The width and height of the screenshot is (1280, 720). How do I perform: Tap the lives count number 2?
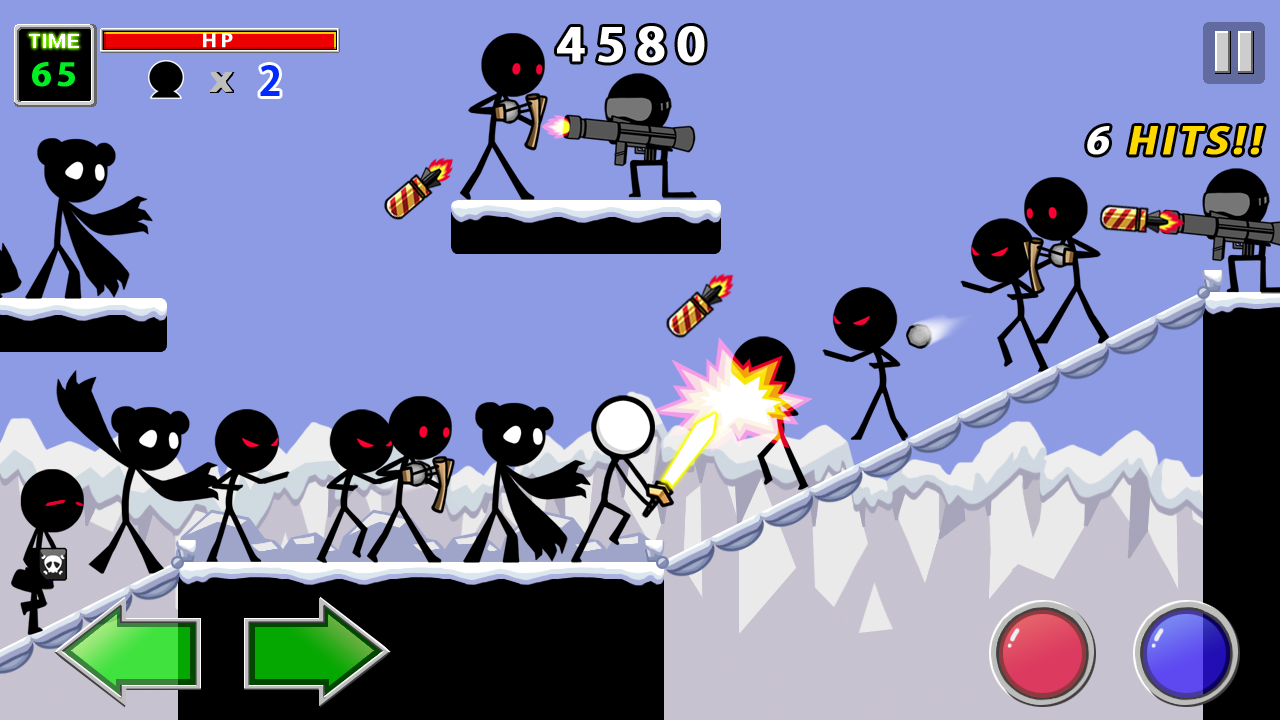(268, 80)
